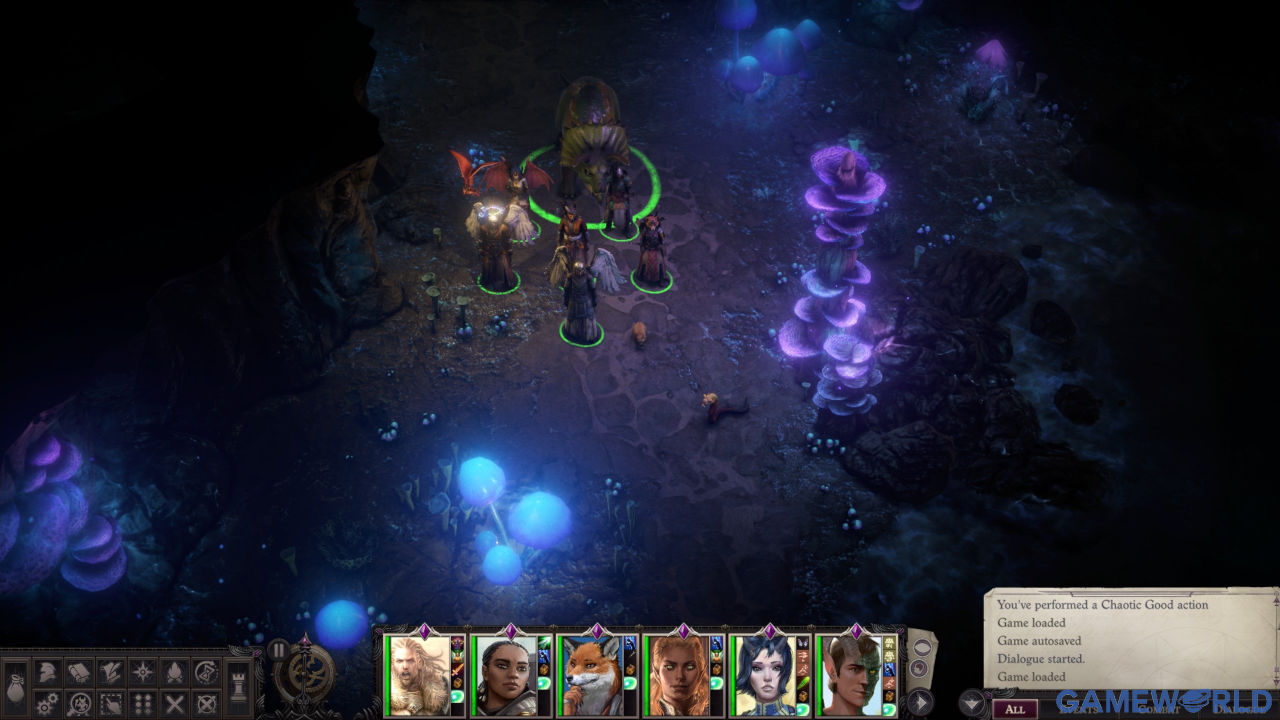Image resolution: width=1280 pixels, height=720 pixels.
Task: Open the inventory bag
Action: pyautogui.click(x=15, y=687)
